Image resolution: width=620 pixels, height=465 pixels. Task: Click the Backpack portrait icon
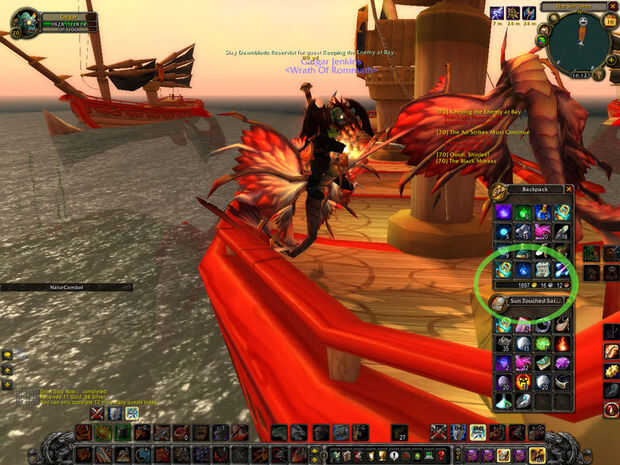(x=499, y=192)
